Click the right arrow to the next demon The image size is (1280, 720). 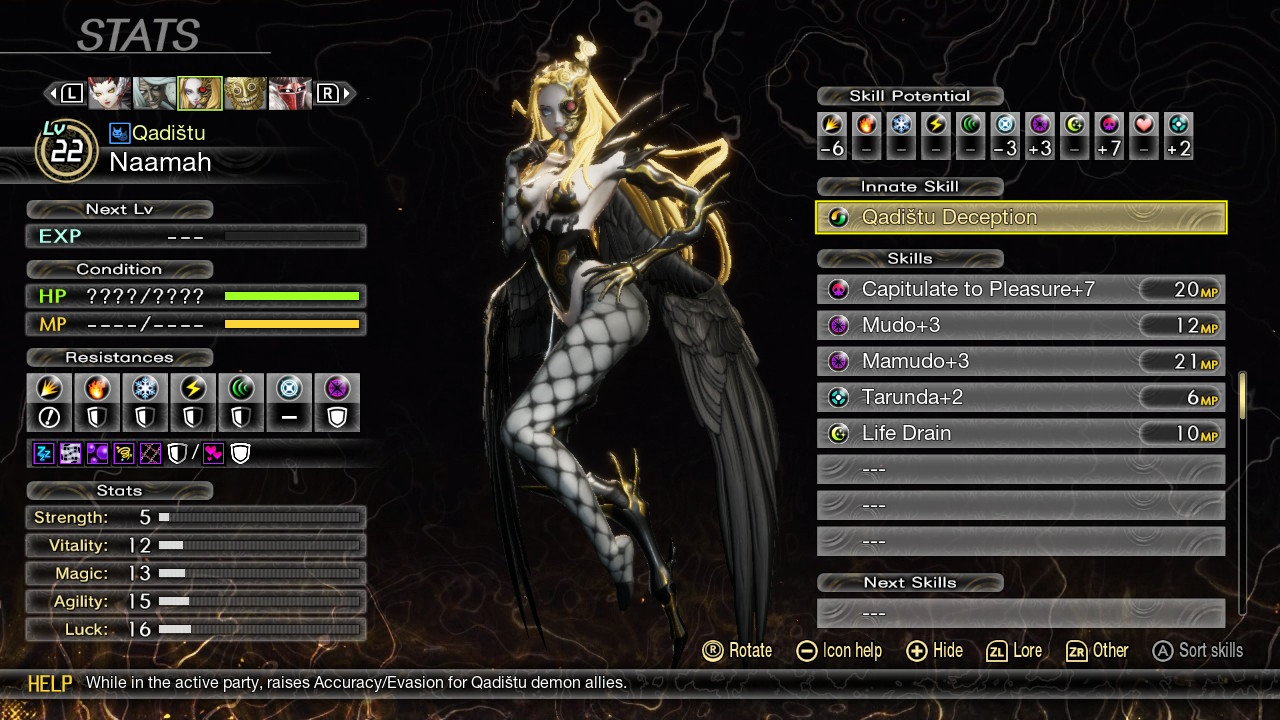click(347, 94)
